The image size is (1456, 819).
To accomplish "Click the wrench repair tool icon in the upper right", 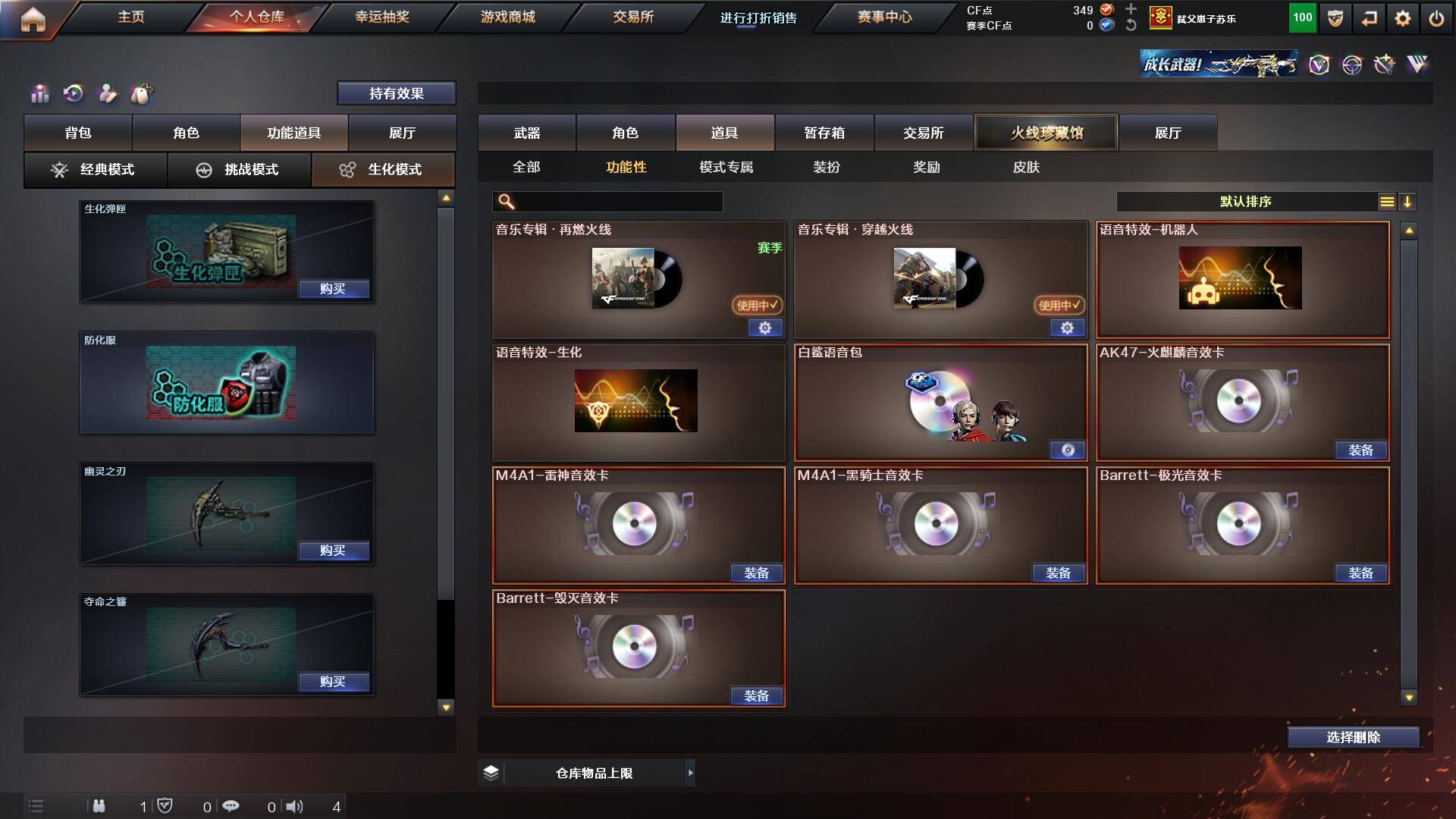I will point(1385,65).
